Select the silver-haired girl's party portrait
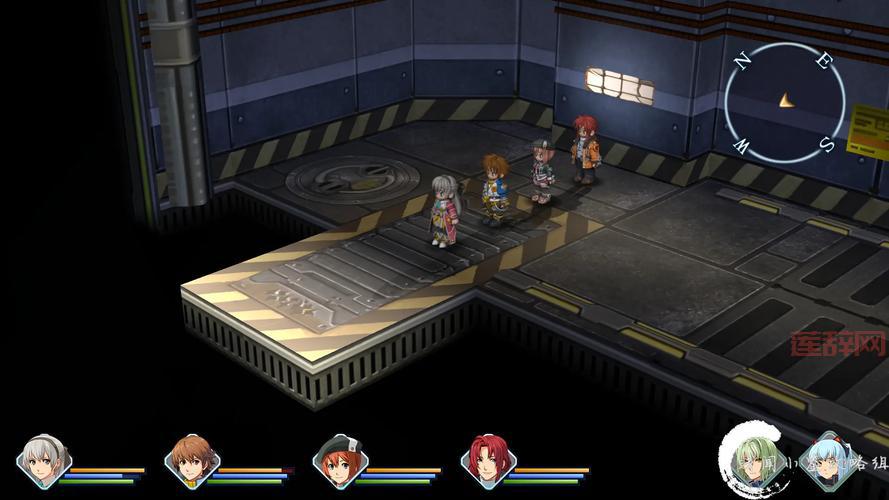 coord(44,462)
